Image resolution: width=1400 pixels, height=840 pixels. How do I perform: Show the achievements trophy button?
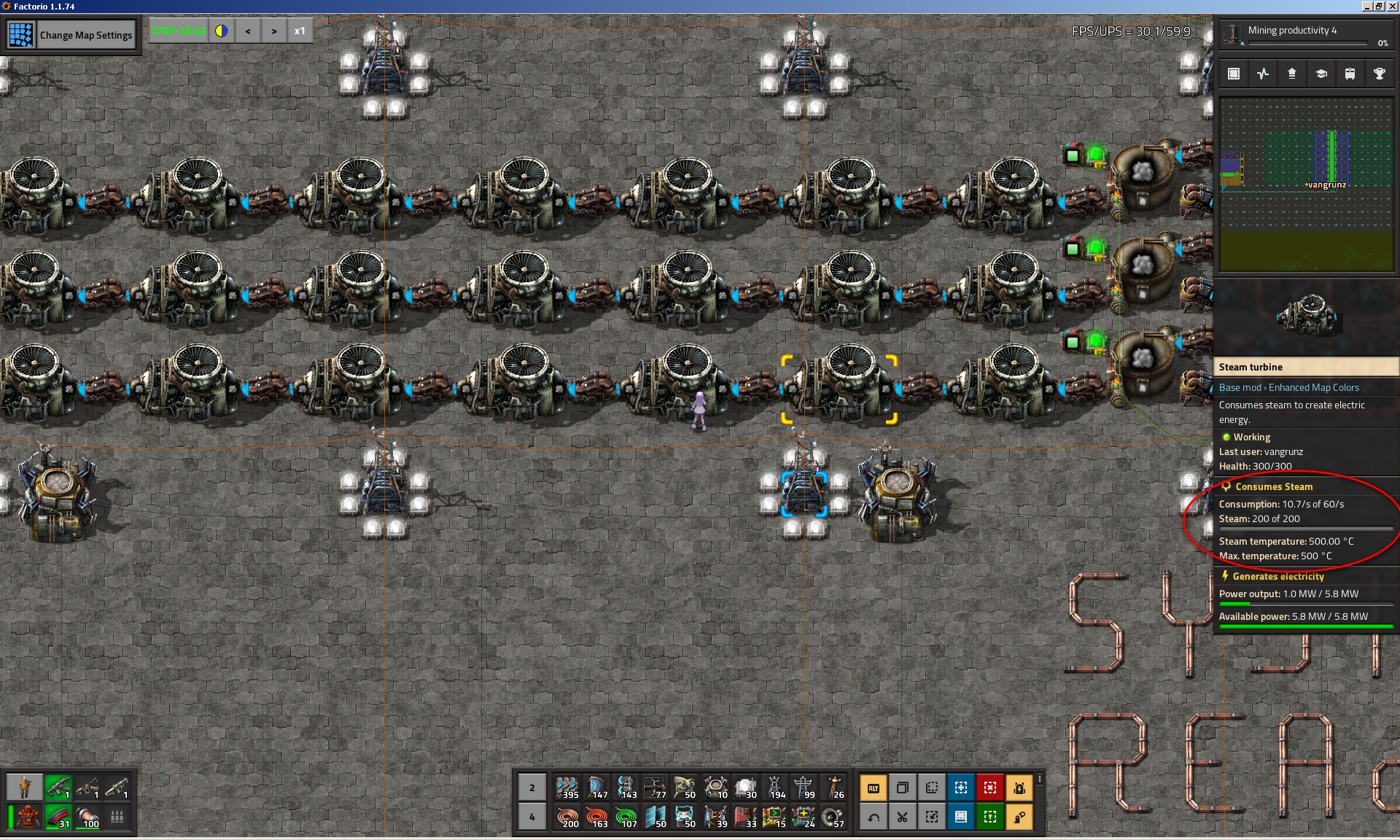click(x=1379, y=74)
